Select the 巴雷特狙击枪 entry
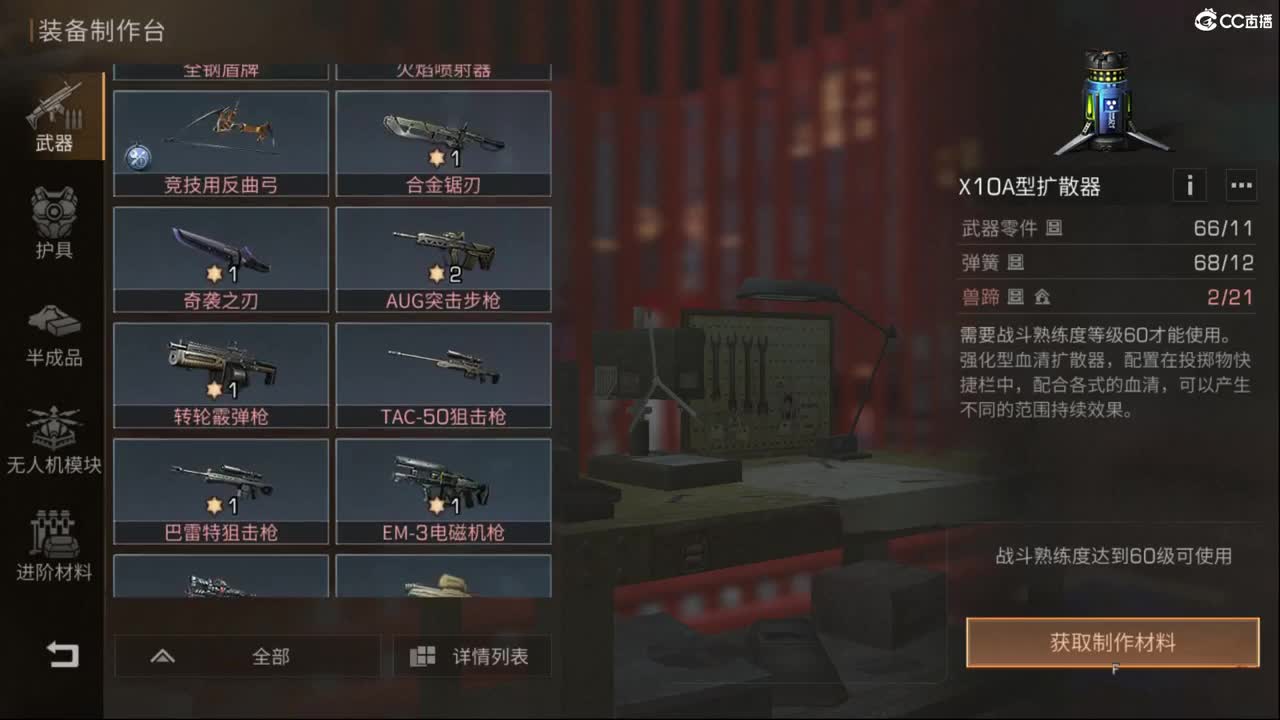This screenshot has height=720, width=1280. click(222, 490)
